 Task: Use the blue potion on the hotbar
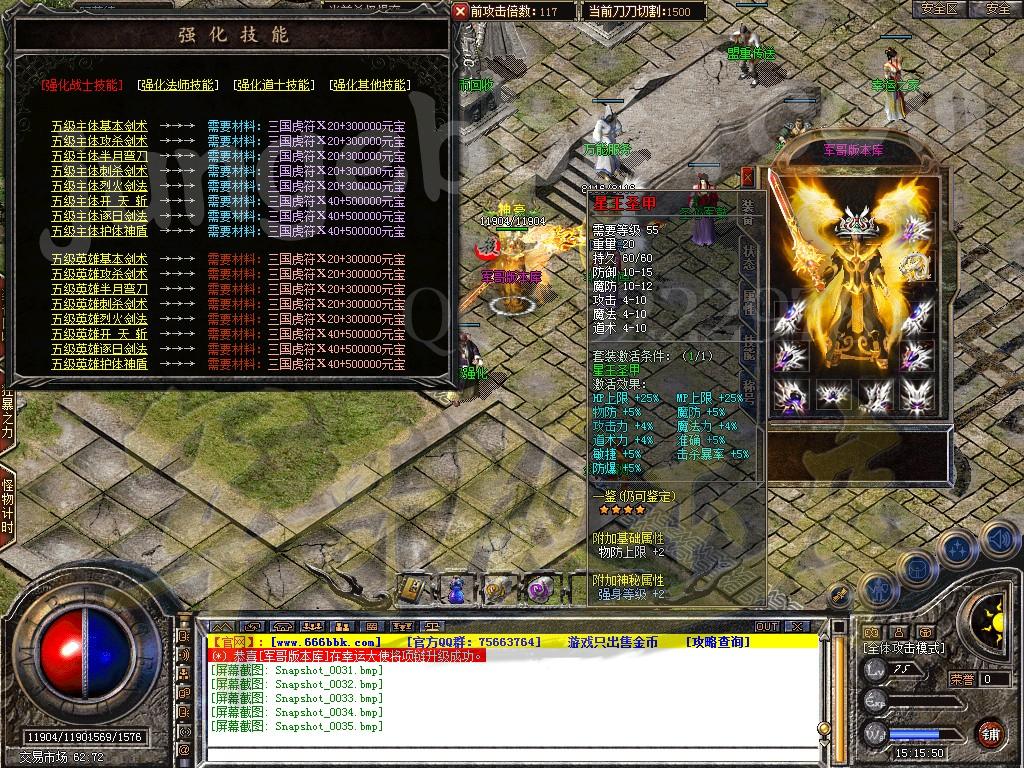[455, 589]
